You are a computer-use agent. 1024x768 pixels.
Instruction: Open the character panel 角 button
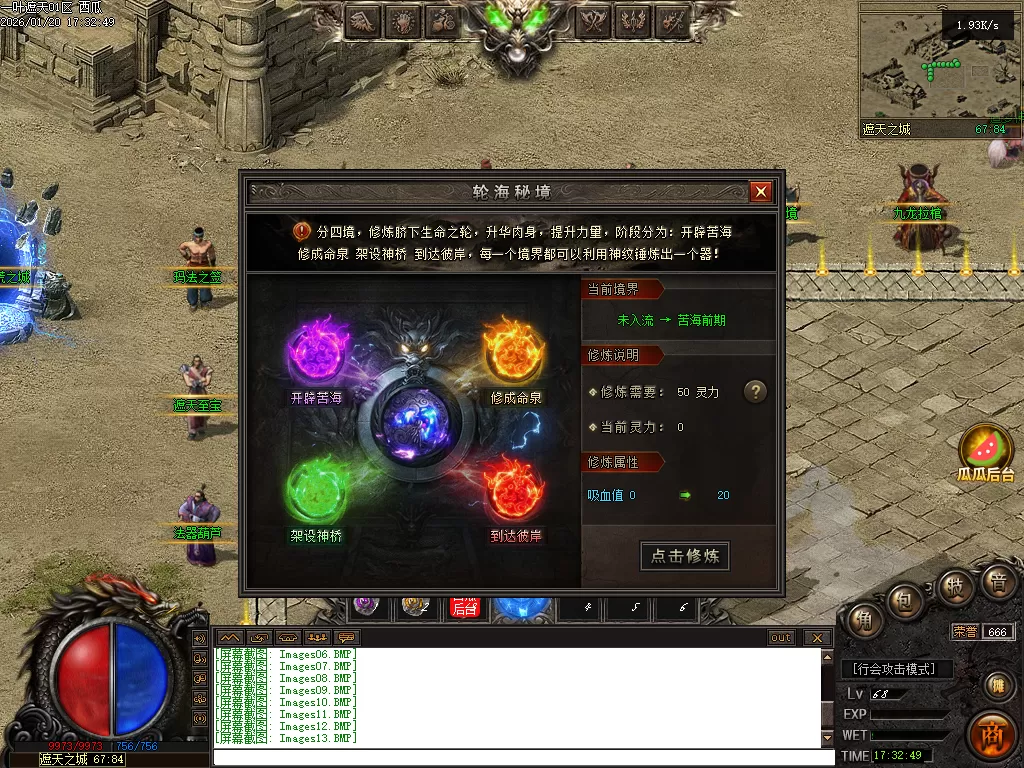point(864,621)
